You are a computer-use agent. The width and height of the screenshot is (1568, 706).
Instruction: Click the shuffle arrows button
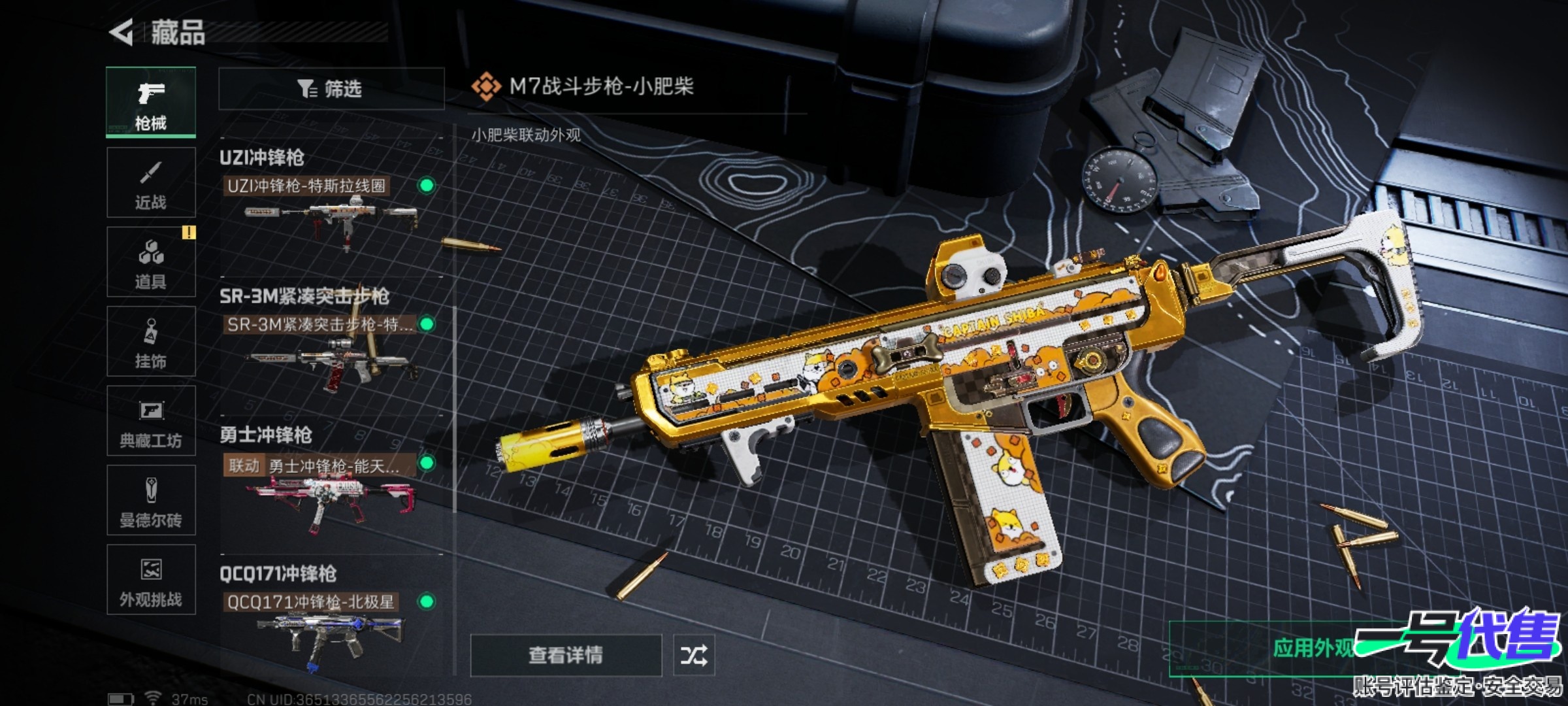click(694, 655)
